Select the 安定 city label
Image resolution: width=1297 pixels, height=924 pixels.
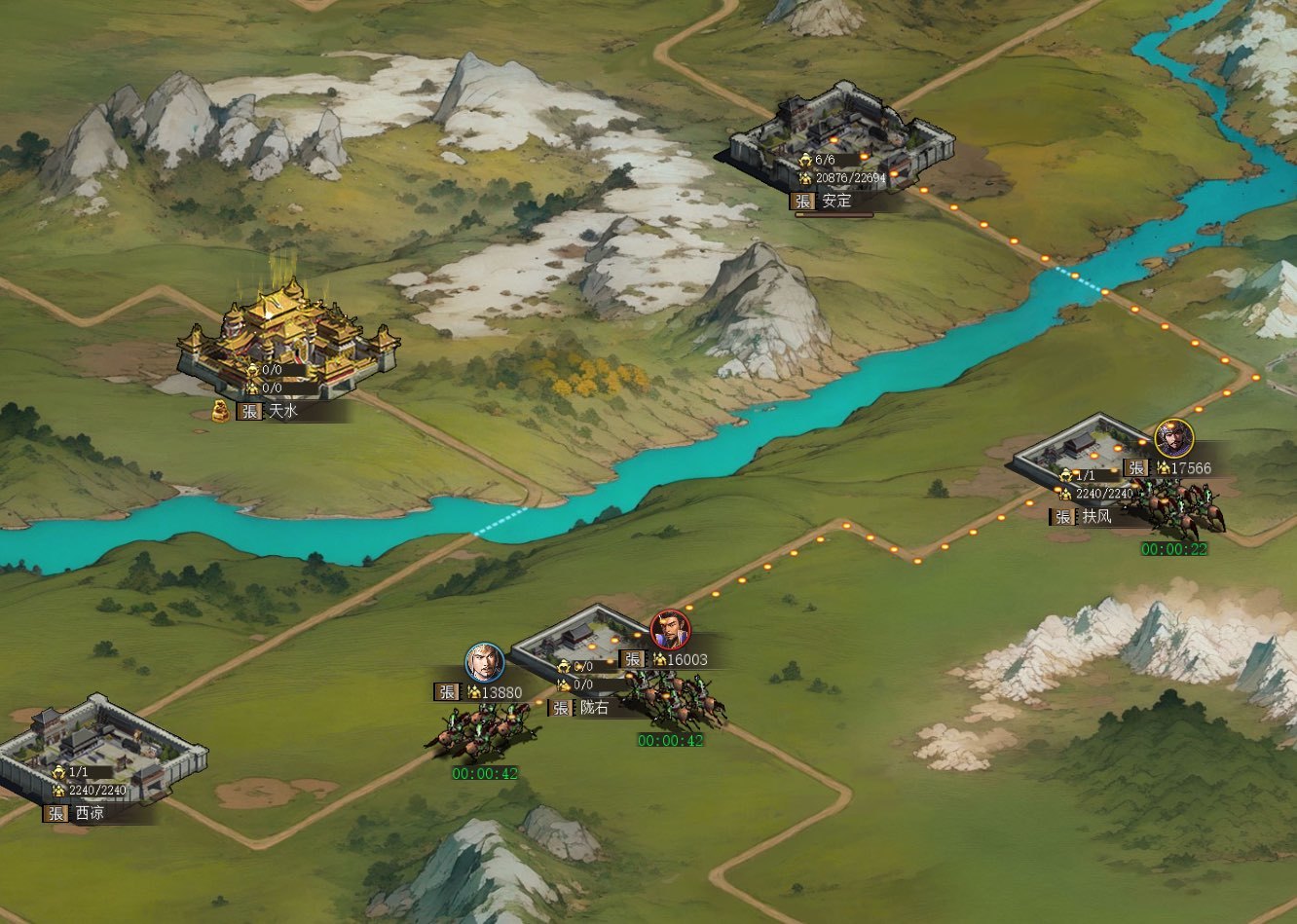click(x=835, y=202)
